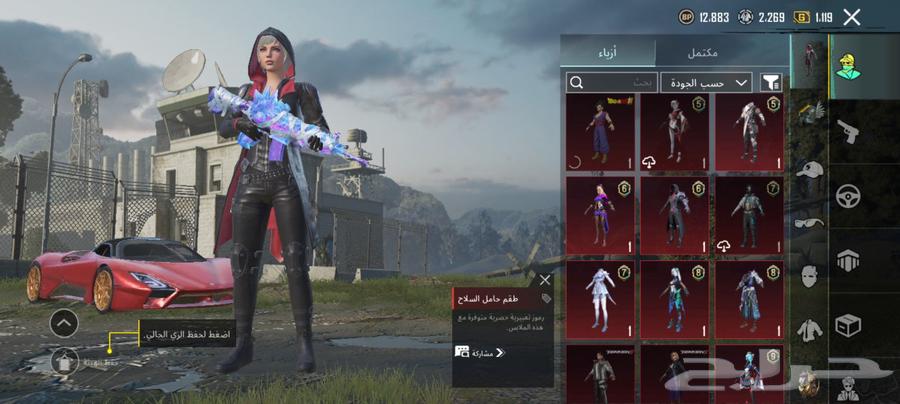
Task: Share the outfit via مشاركة button
Action: pyautogui.click(x=480, y=352)
